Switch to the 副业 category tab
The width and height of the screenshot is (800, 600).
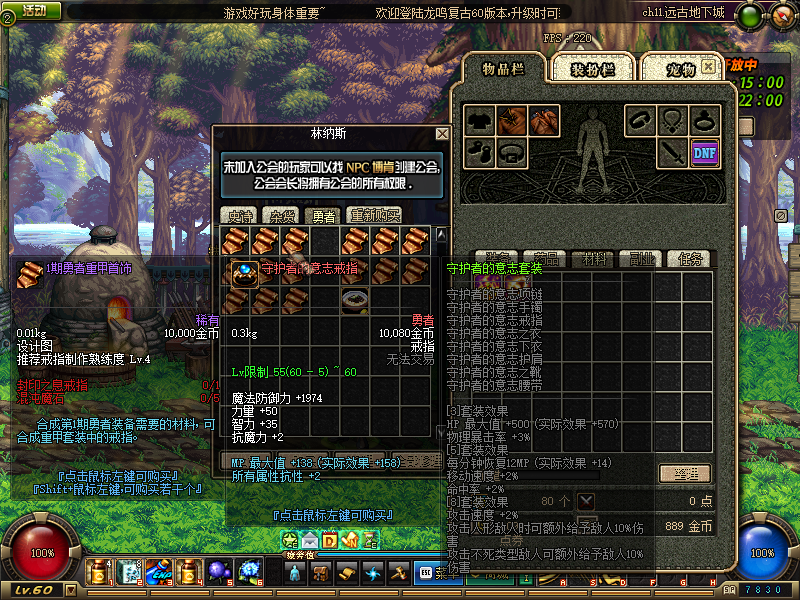[x=641, y=259]
